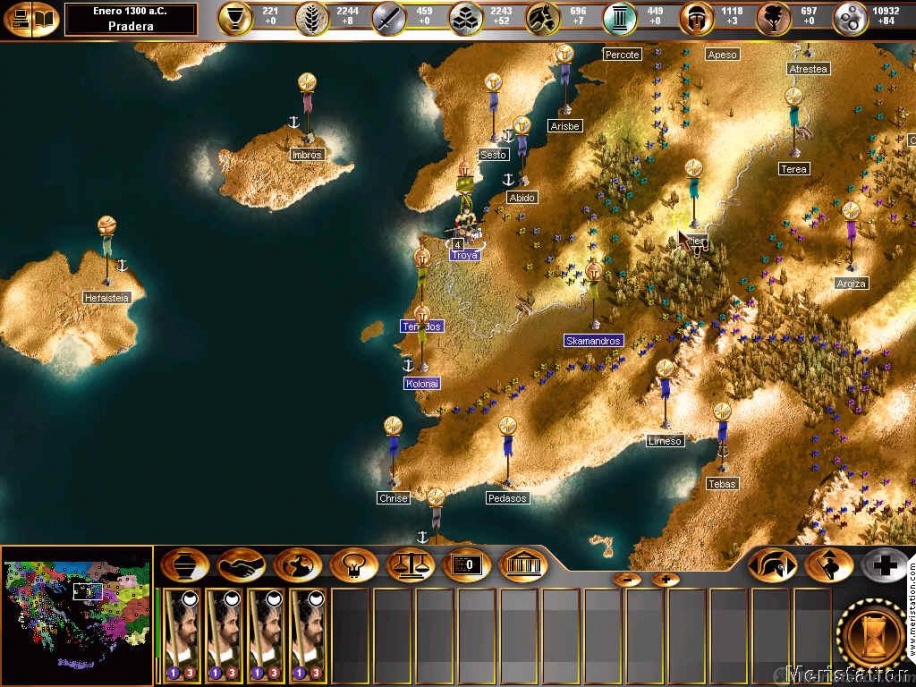Open the lightbulb ideas button
Viewport: 916px width, 687px height.
pos(353,565)
